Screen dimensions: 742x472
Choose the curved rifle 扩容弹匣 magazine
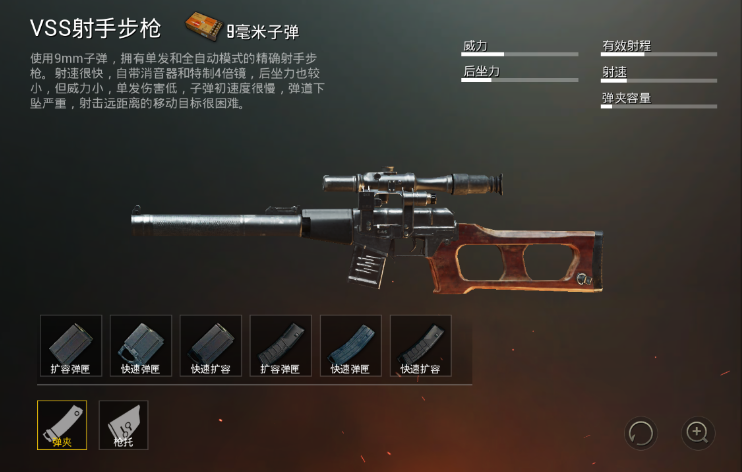(281, 346)
